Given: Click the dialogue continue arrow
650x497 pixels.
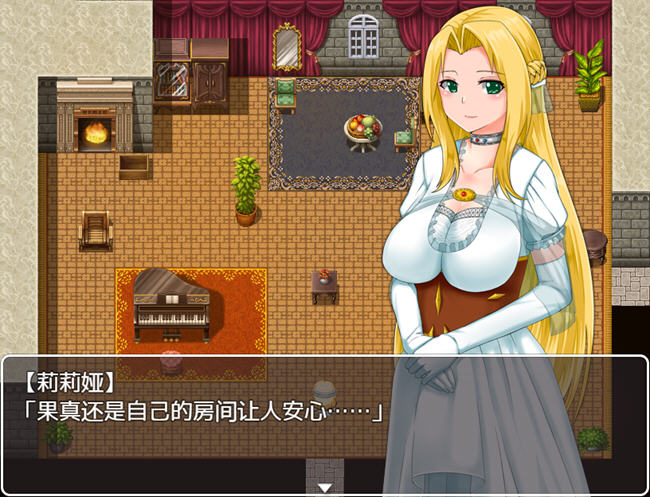Looking at the screenshot, I should click(x=324, y=488).
